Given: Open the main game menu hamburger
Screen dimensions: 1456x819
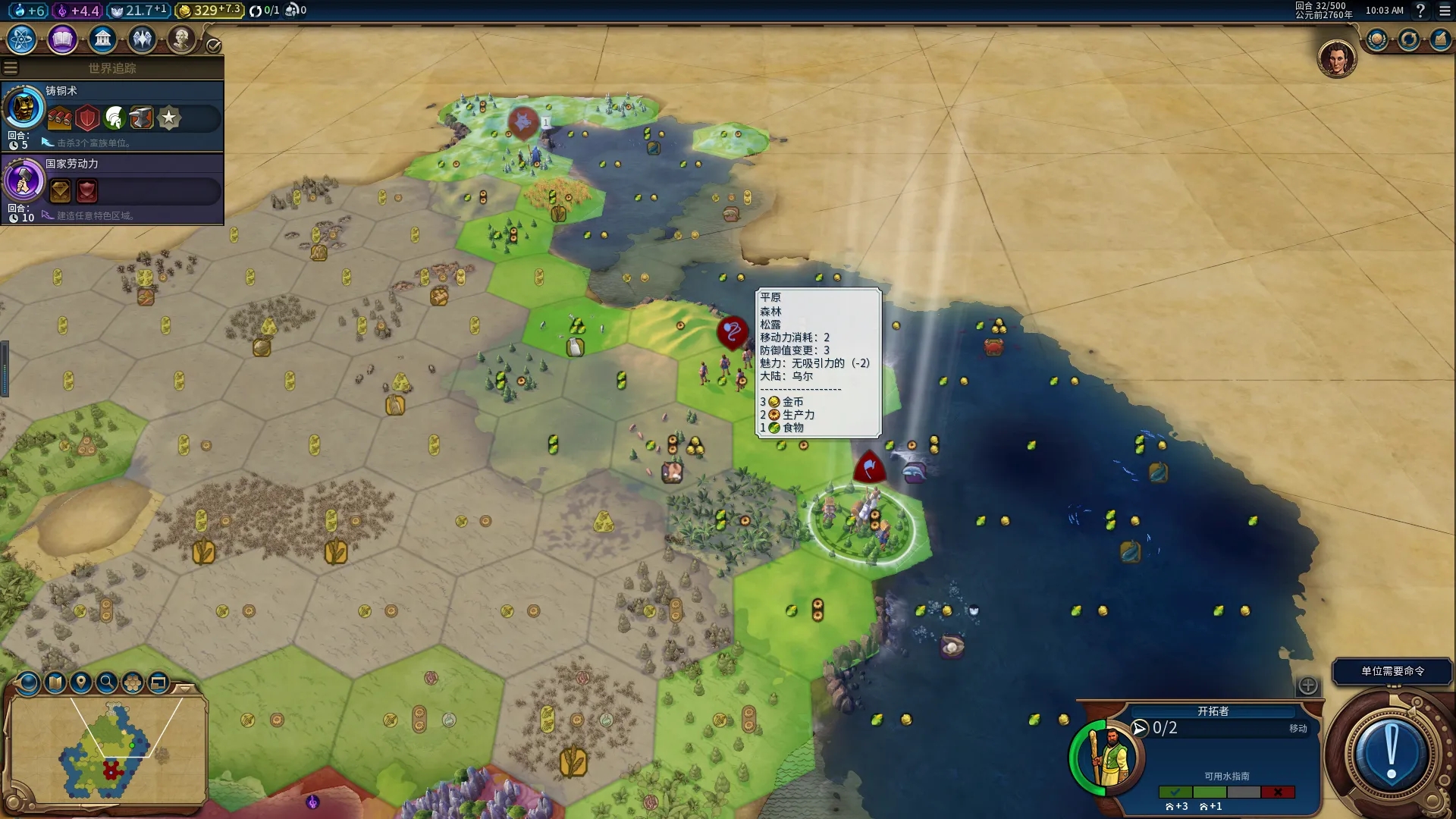Looking at the screenshot, I should (1445, 11).
